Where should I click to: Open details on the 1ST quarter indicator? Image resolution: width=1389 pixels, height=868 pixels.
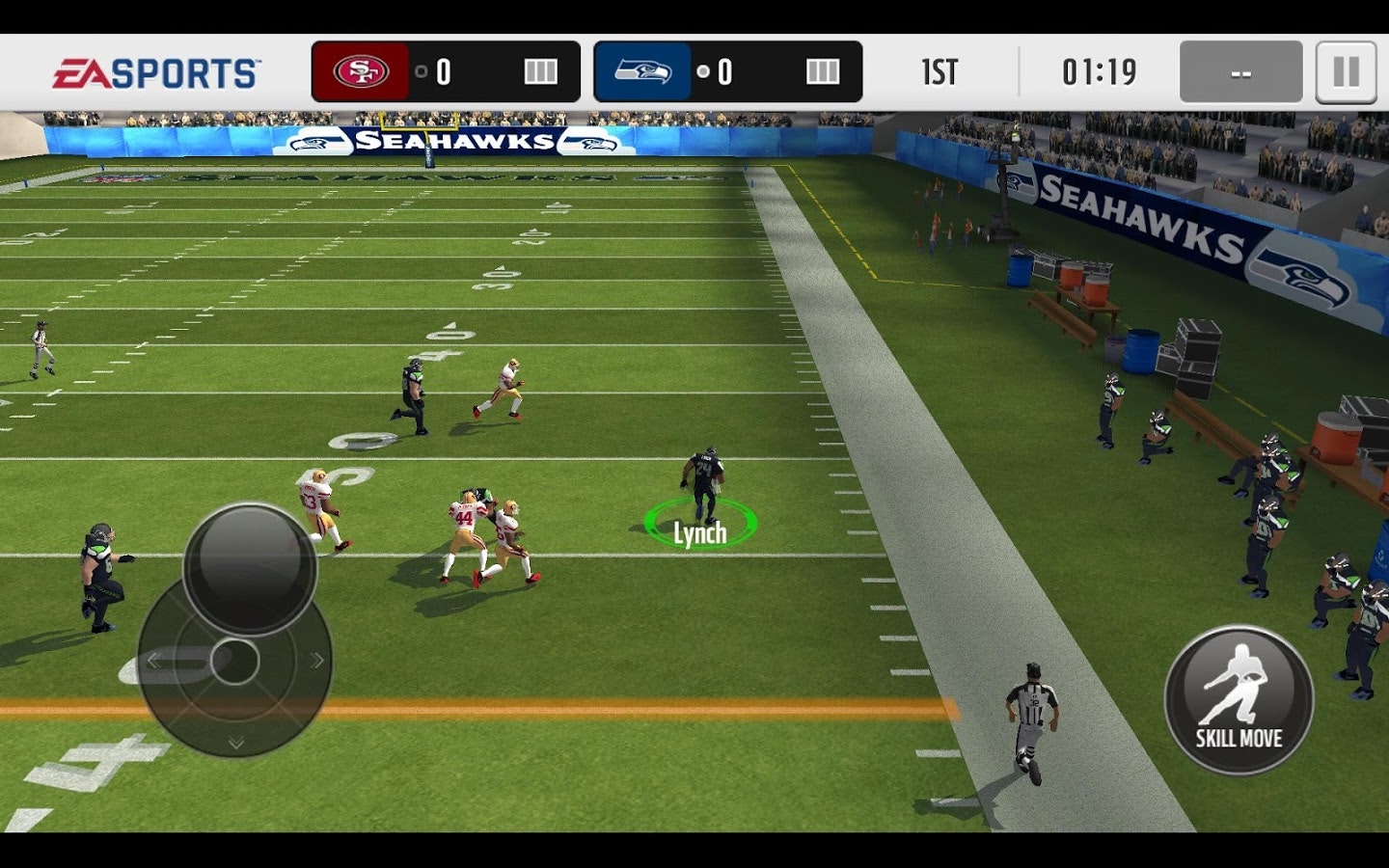940,70
